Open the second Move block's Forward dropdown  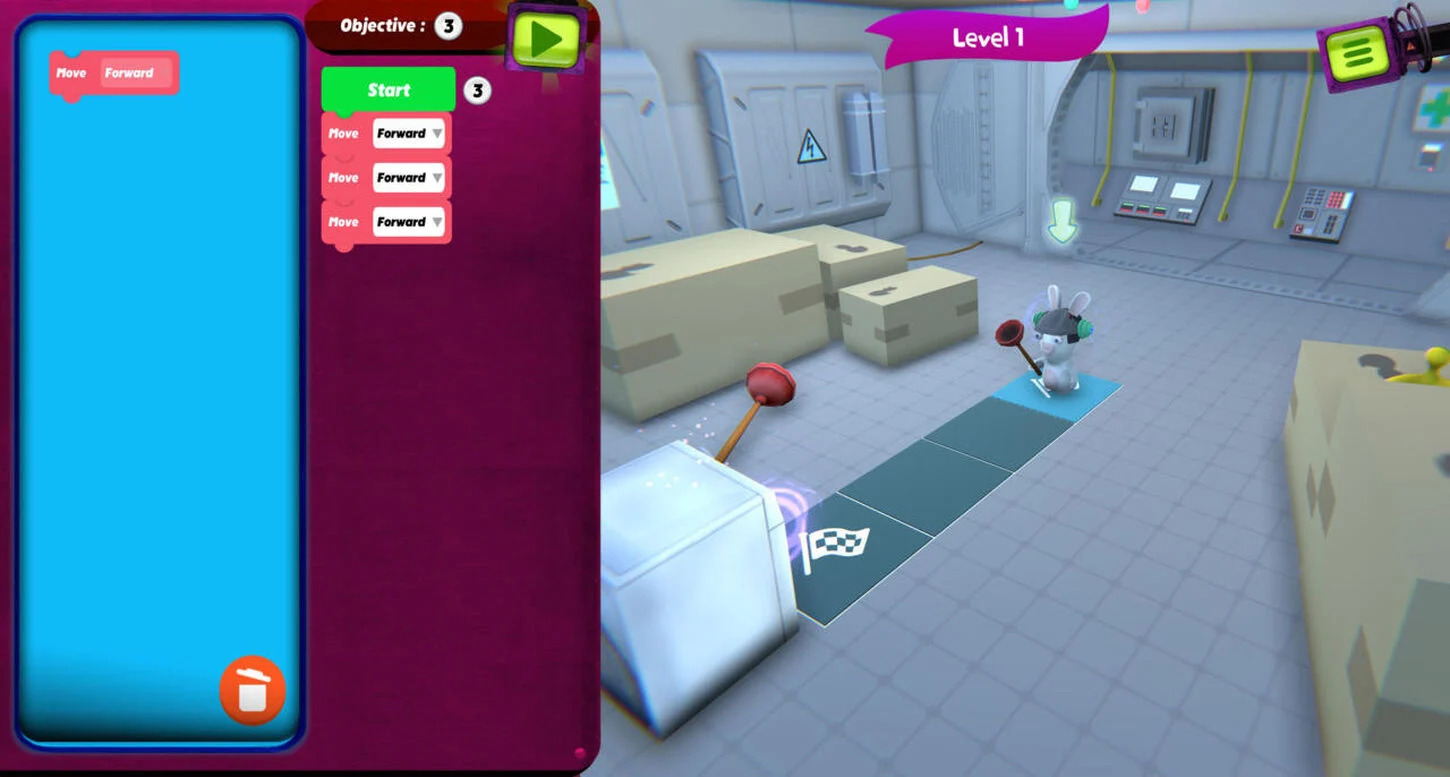point(407,177)
